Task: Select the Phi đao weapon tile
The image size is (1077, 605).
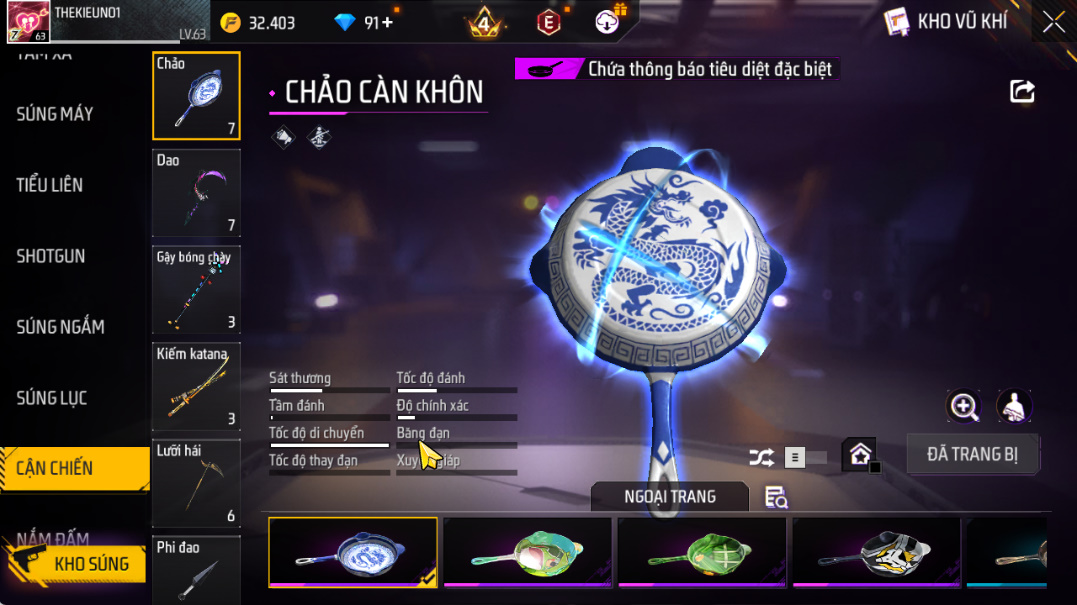Action: click(x=196, y=570)
